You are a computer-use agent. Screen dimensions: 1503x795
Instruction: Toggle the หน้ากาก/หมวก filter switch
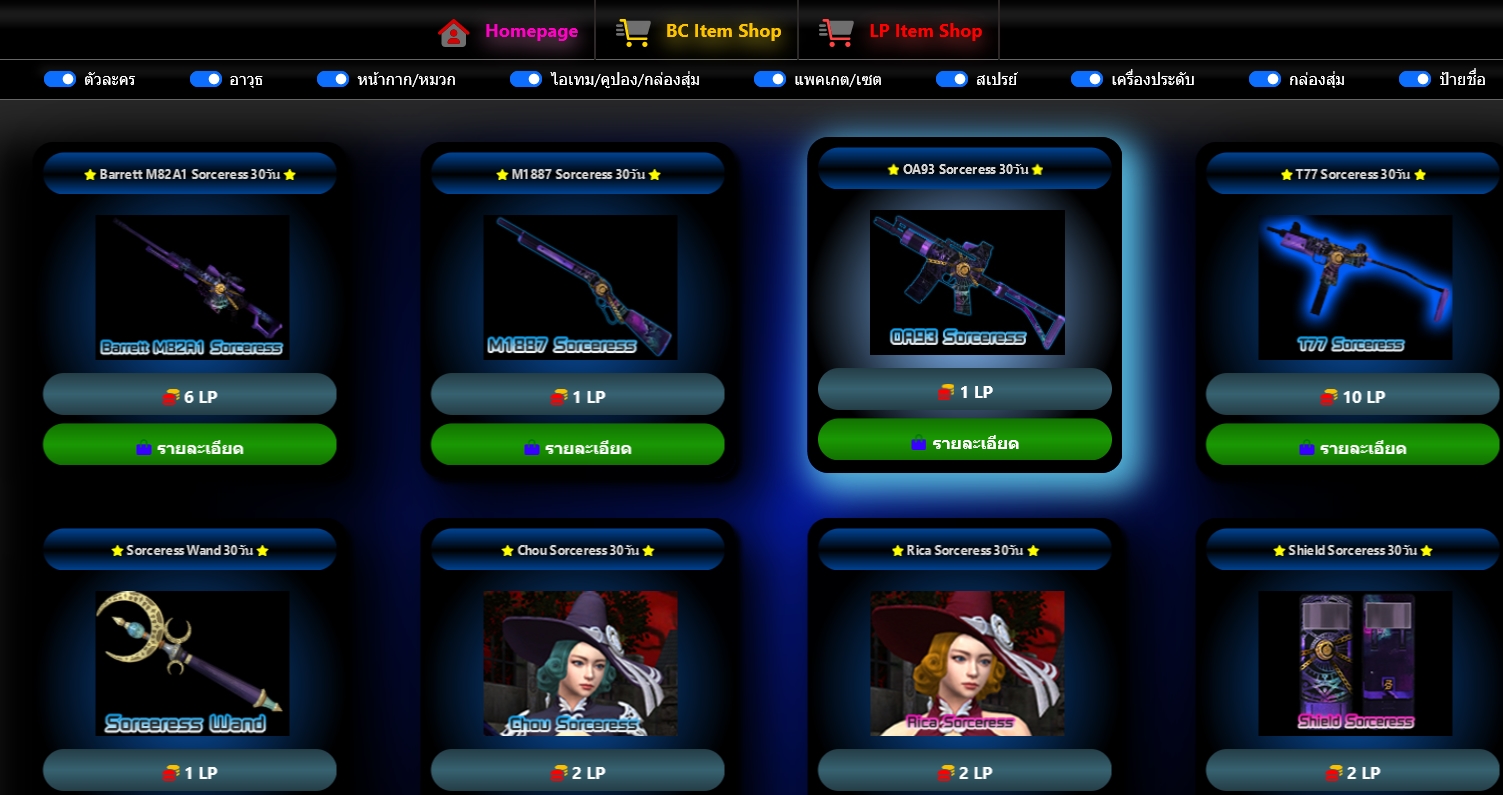pyautogui.click(x=333, y=79)
